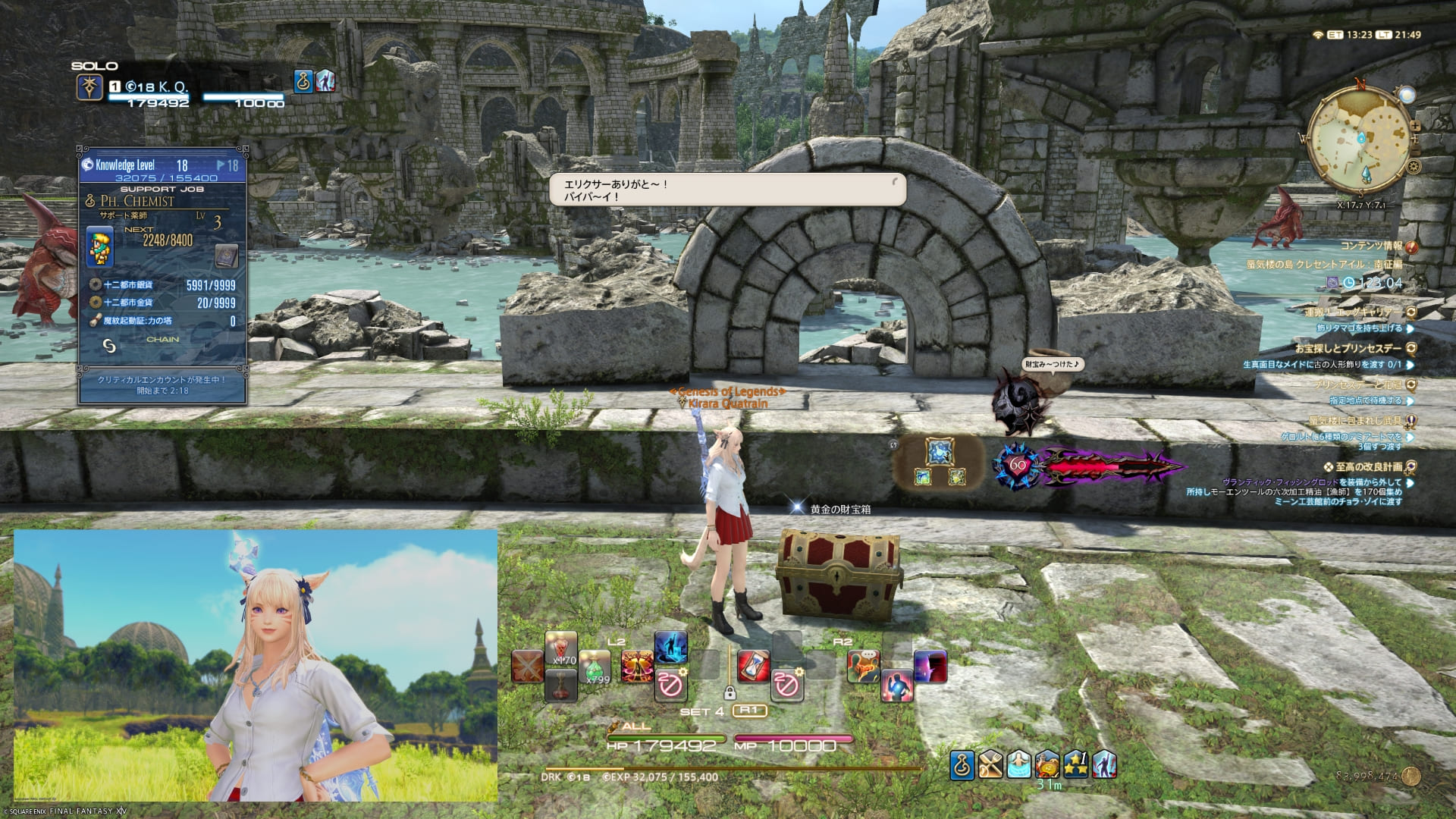1456x819 pixels.
Task: Open minimap settings gear
Action: click(1414, 167)
